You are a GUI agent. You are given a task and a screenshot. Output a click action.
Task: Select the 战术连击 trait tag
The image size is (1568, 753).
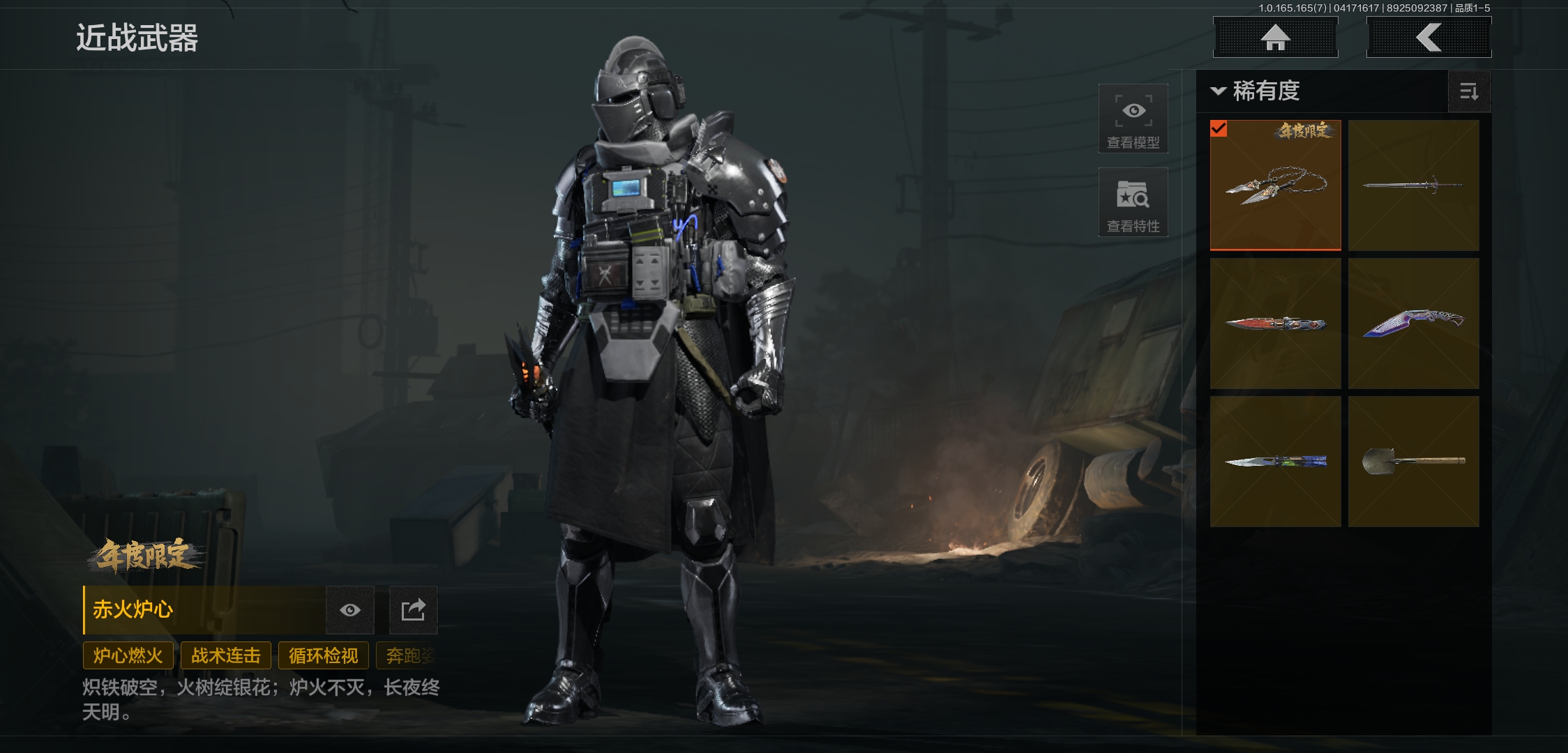point(226,655)
